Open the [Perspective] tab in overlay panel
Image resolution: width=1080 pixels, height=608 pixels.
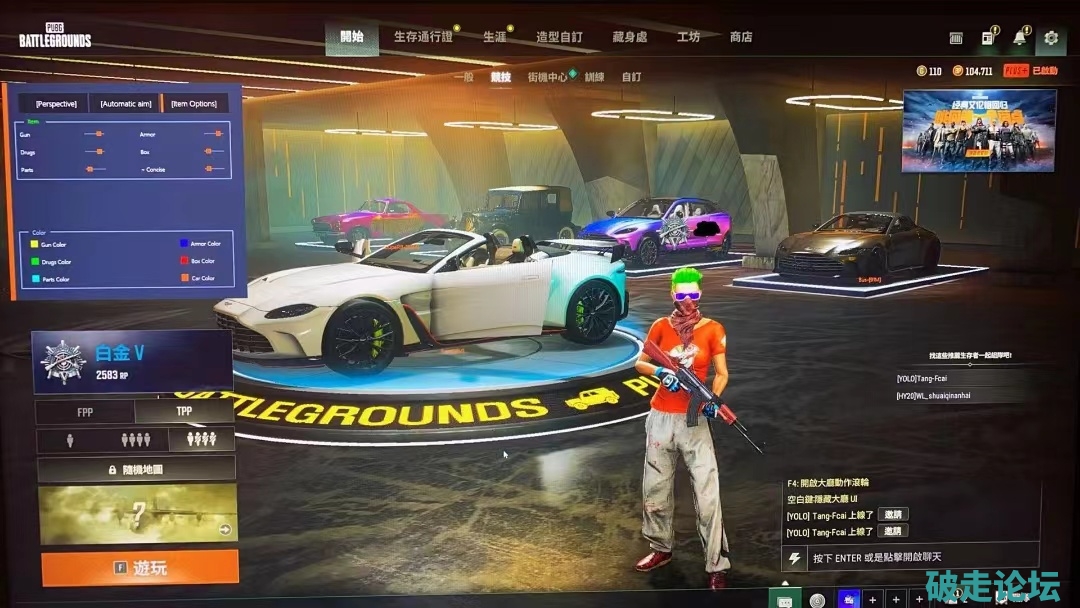click(56, 104)
